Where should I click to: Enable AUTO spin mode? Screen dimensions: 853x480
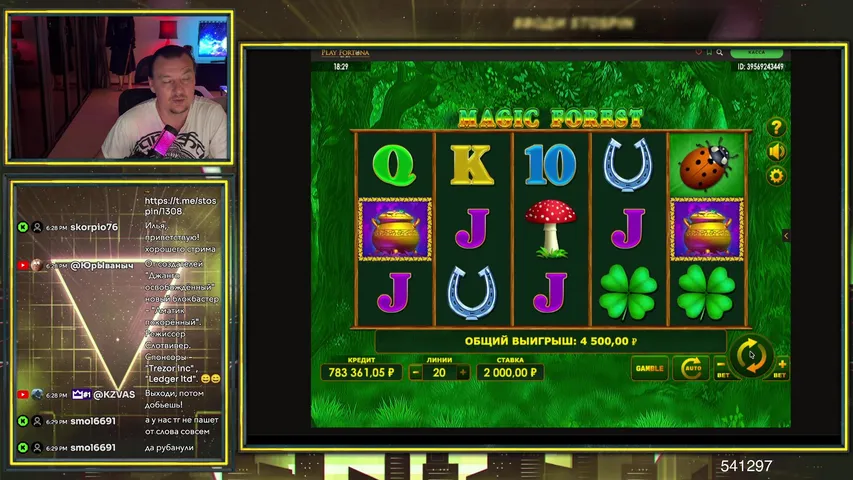click(x=690, y=368)
